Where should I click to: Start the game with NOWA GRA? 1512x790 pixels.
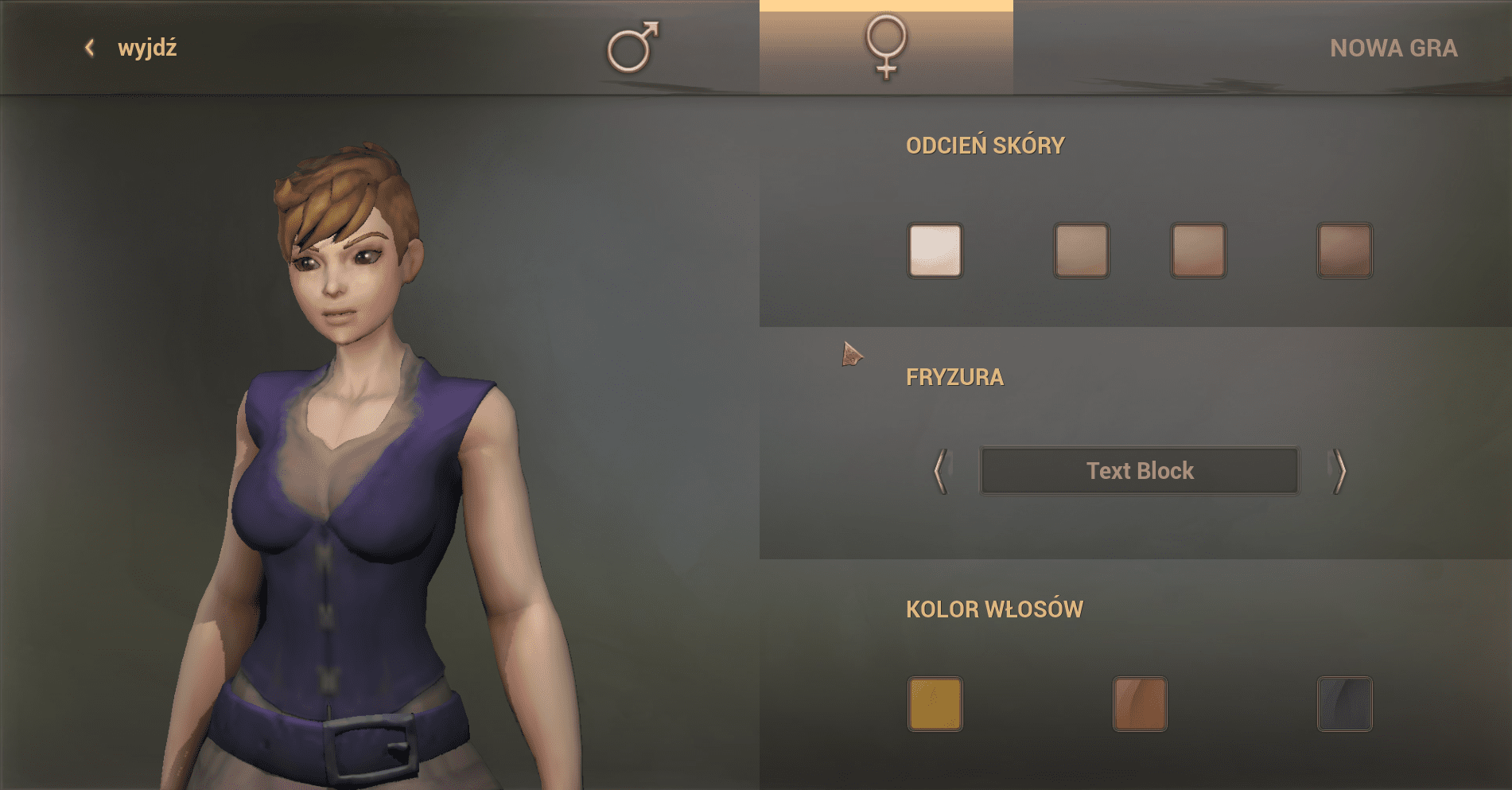[1393, 48]
